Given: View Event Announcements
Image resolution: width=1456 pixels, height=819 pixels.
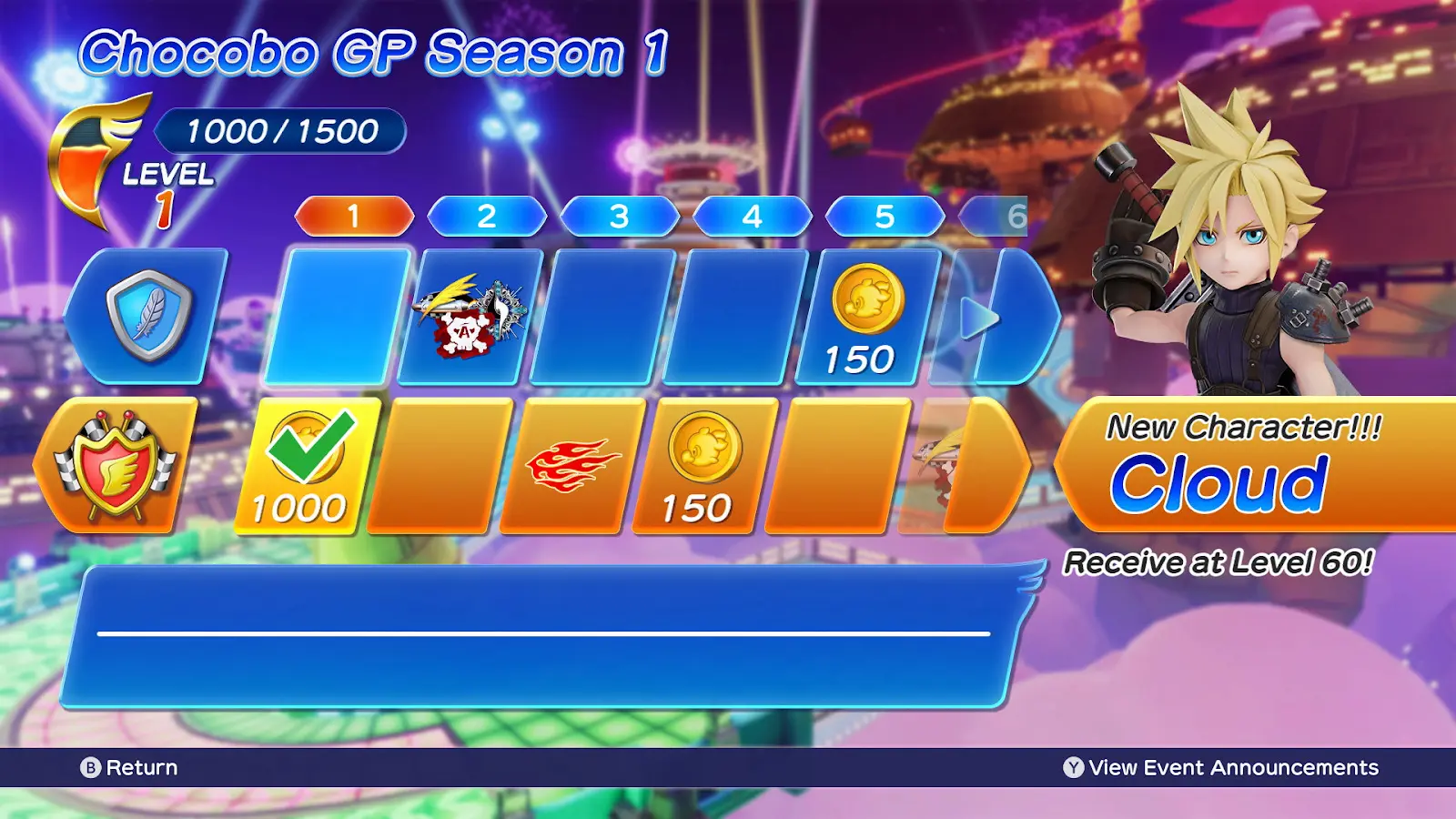Looking at the screenshot, I should (x=1220, y=767).
